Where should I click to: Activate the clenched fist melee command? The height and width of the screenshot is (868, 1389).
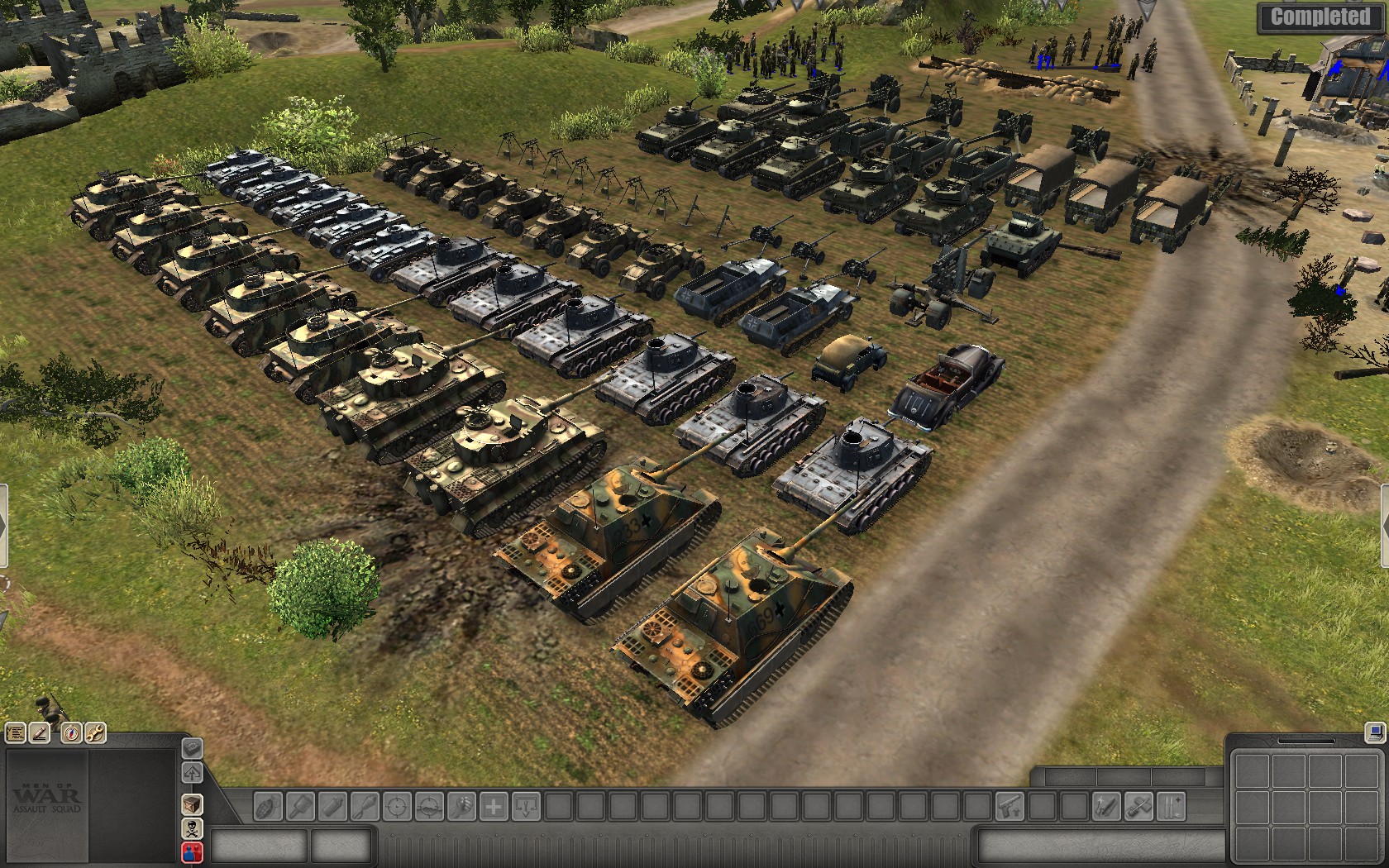coord(462,806)
